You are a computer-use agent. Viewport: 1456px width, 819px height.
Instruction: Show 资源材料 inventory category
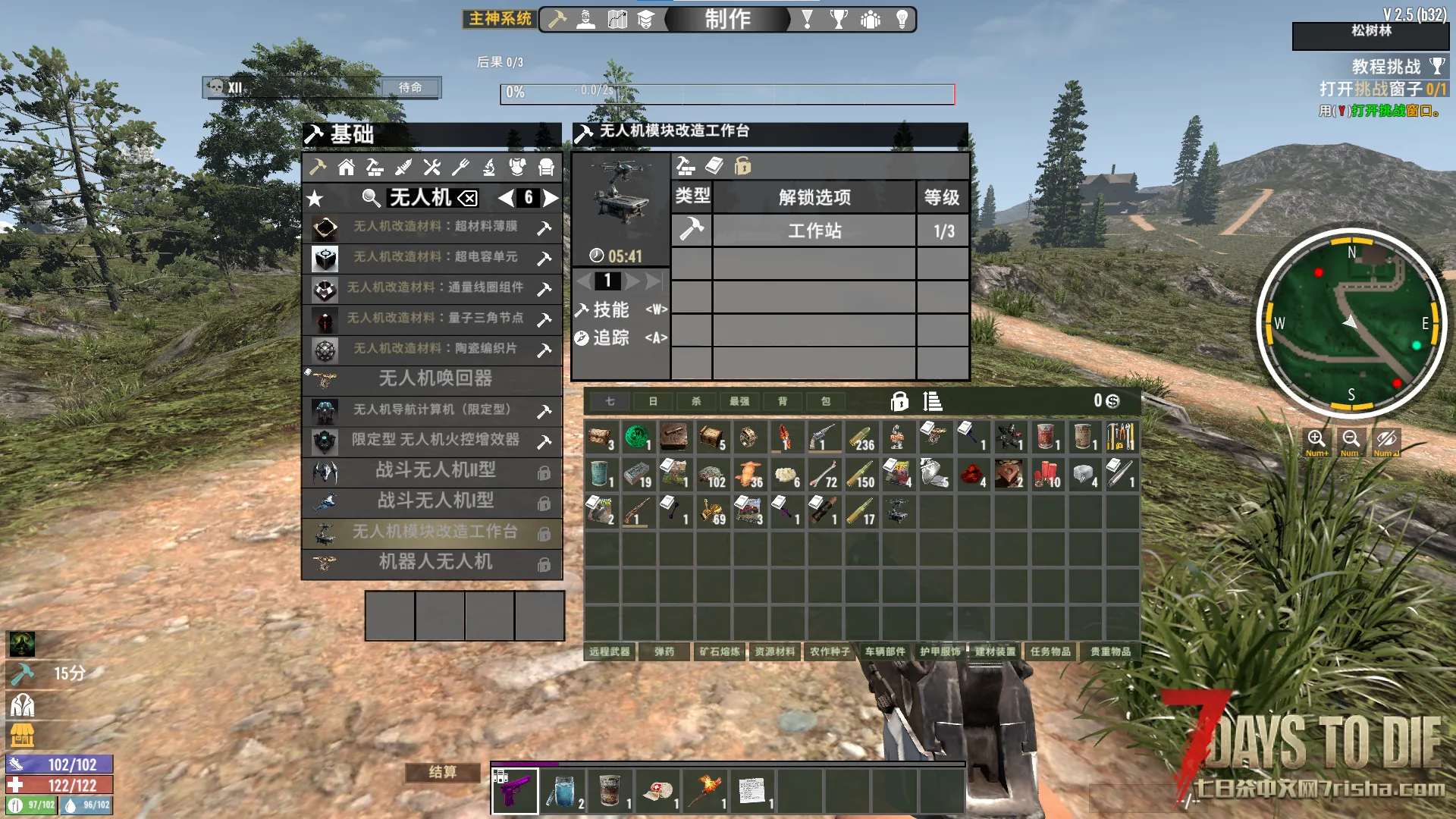click(x=774, y=651)
